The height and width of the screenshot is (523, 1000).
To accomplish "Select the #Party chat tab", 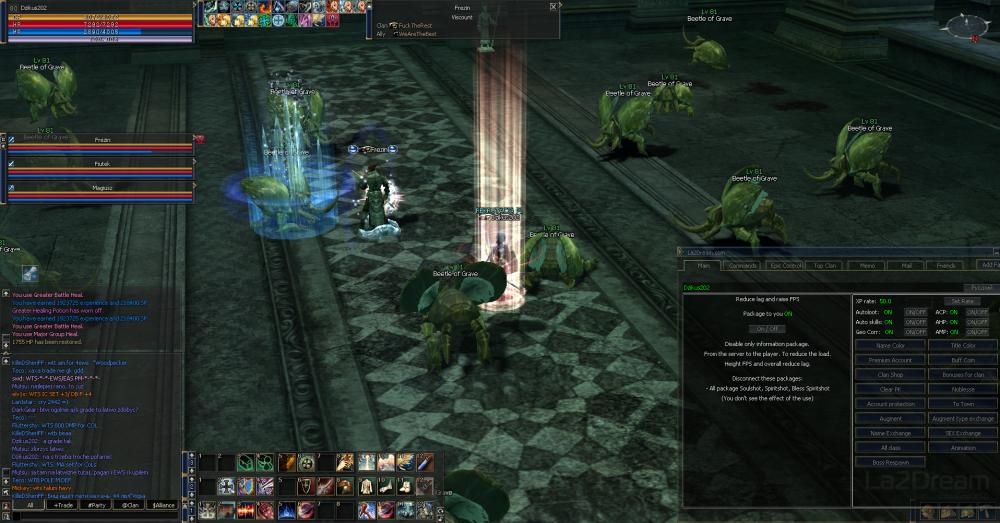I will click(x=97, y=506).
